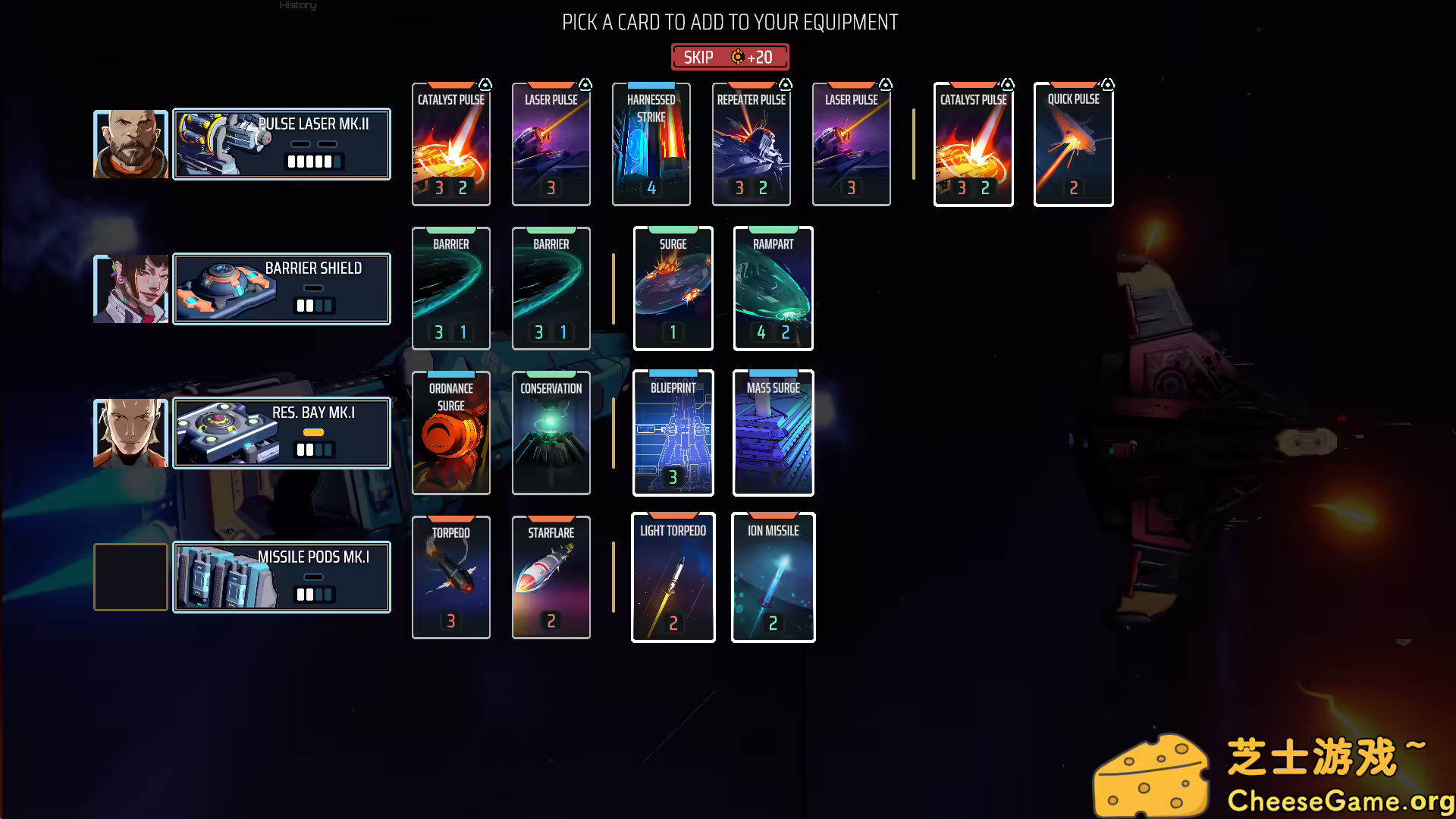Click the Pulse Laser MK.II weapon icon
The image size is (1456, 819).
[224, 144]
